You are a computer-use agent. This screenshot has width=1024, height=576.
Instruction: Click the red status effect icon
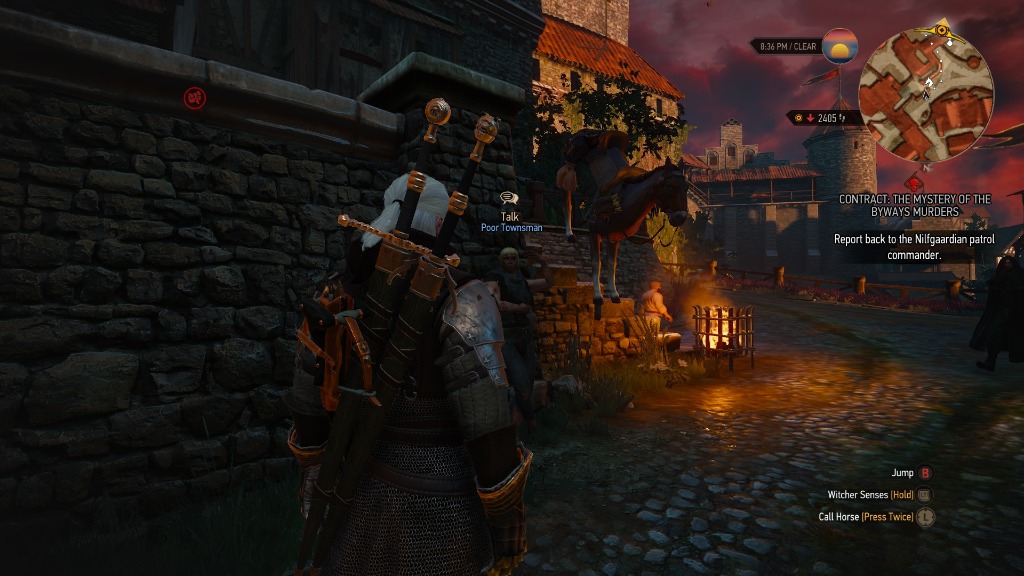pos(195,98)
